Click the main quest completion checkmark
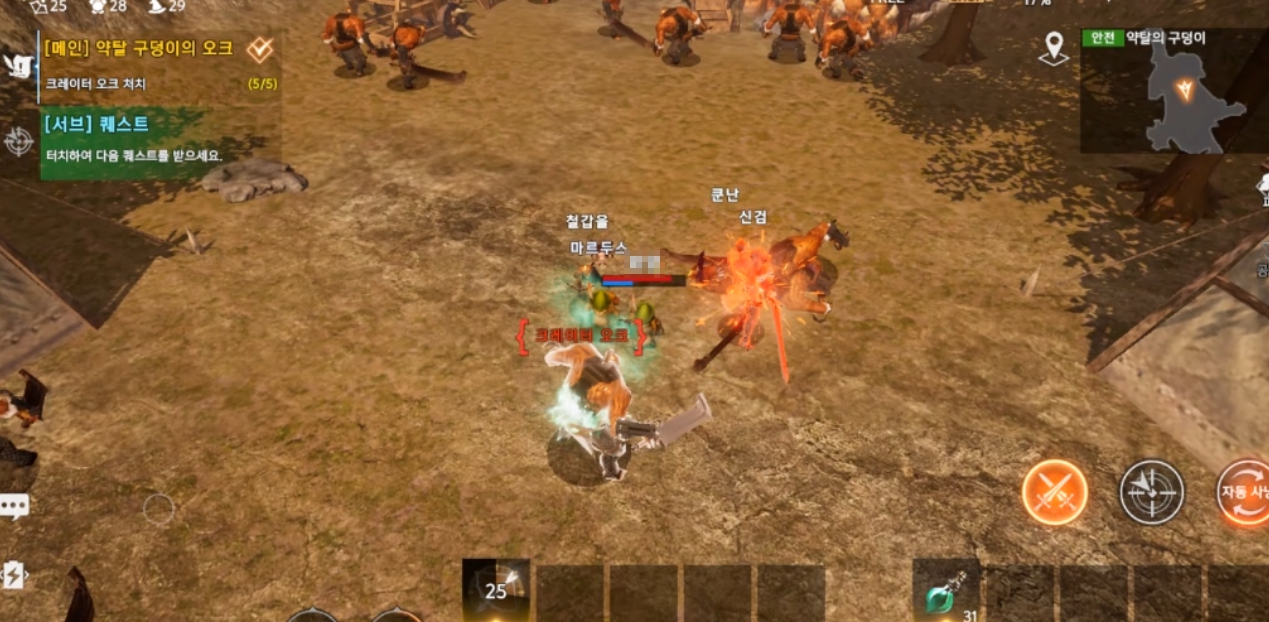1269x622 pixels. (x=260, y=49)
